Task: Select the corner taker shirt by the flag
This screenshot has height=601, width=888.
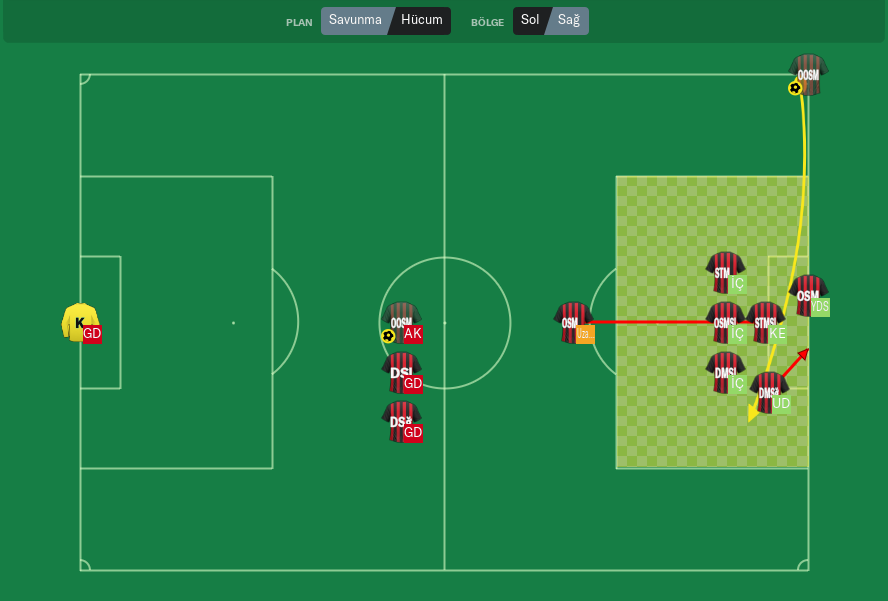Action: (x=807, y=75)
